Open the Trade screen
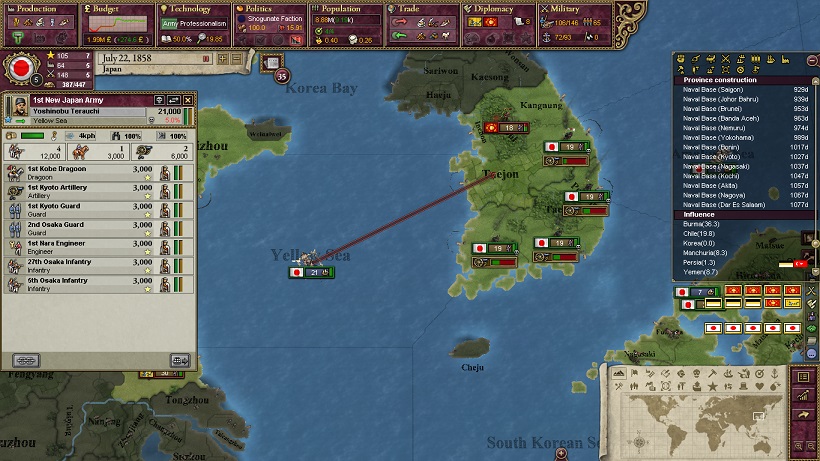The width and height of the screenshot is (820, 461). click(422, 9)
